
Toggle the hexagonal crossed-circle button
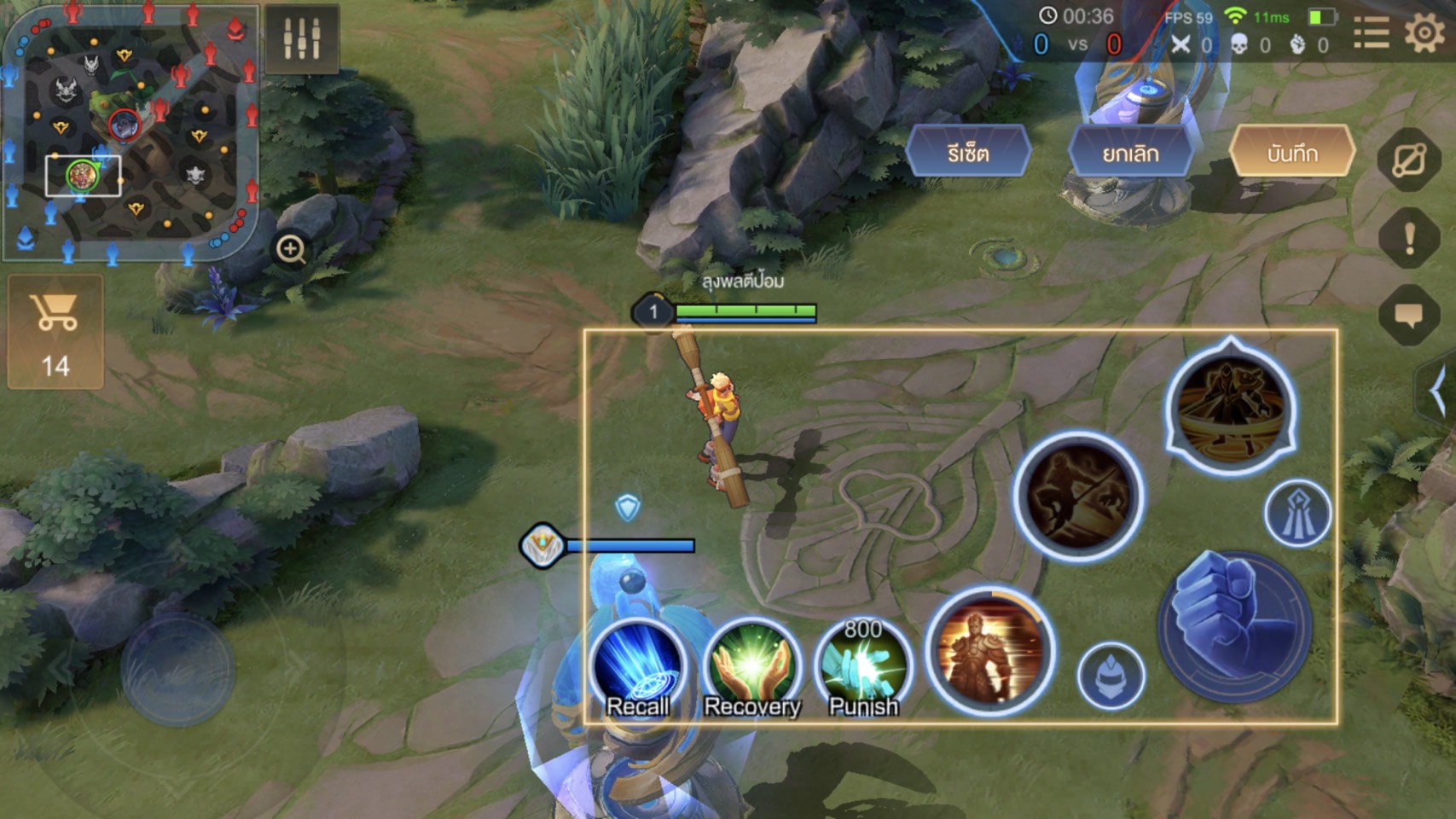click(x=1409, y=160)
